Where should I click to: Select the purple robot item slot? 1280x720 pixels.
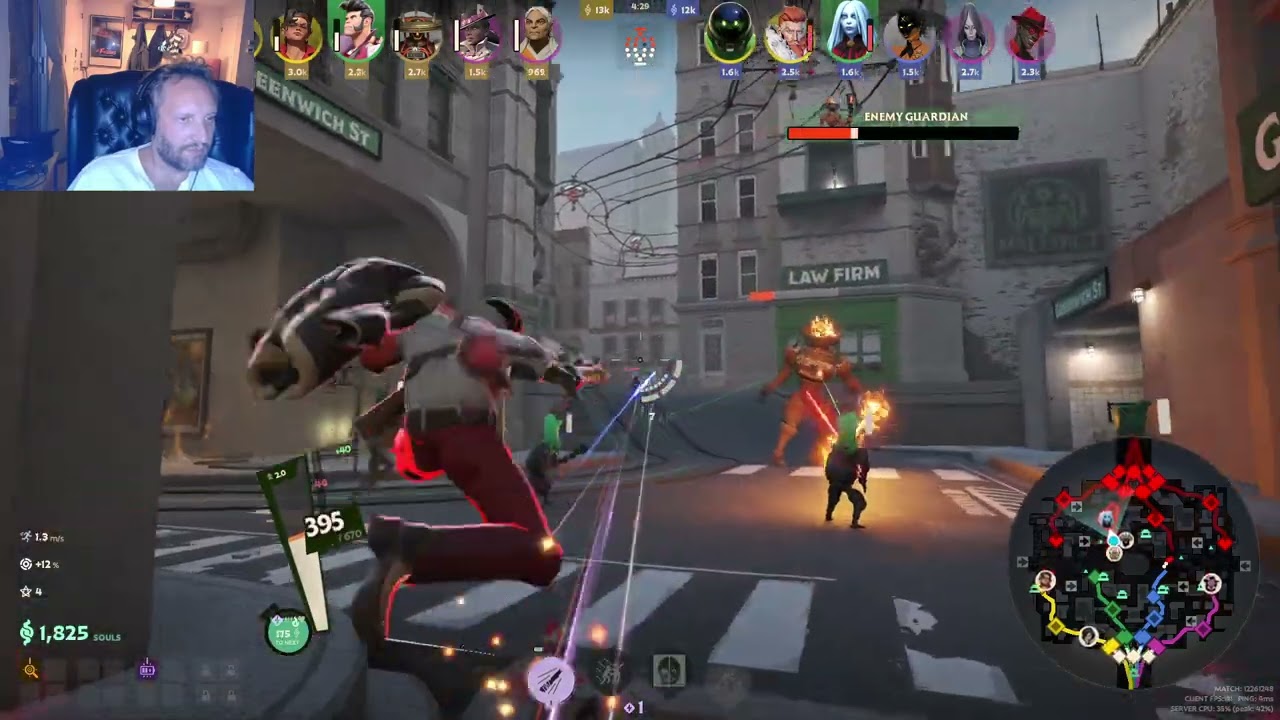[x=147, y=669]
